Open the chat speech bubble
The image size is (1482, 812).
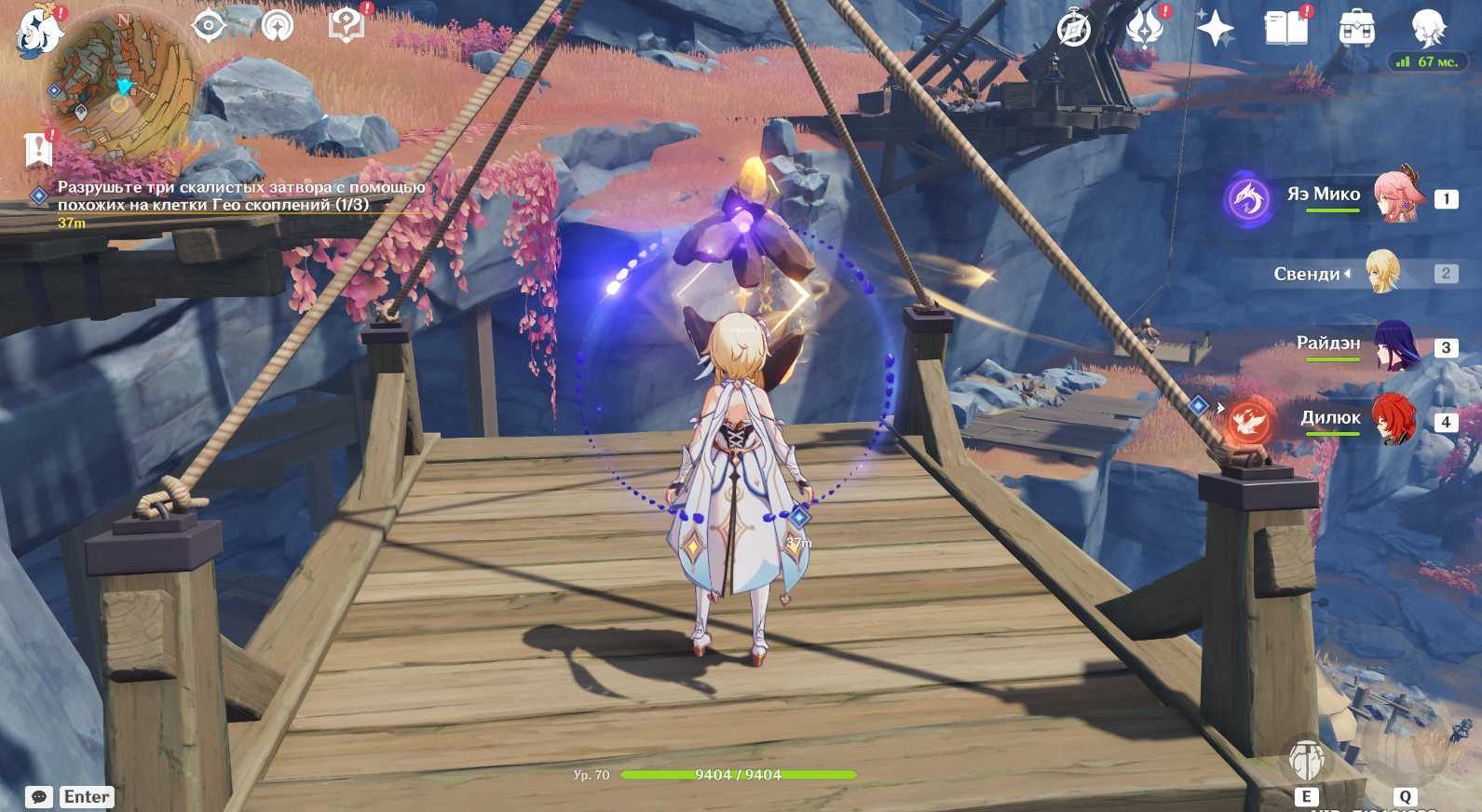coord(39,797)
